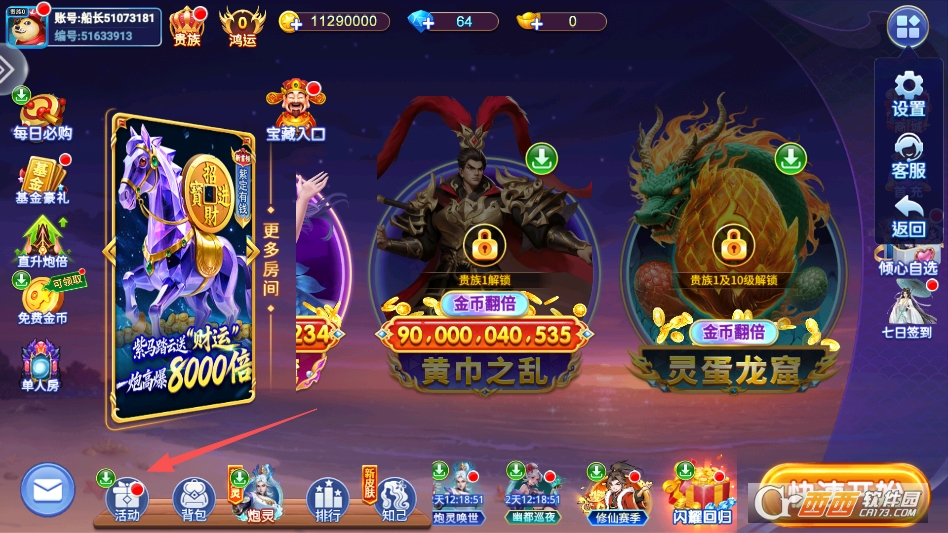Image resolution: width=948 pixels, height=533 pixels.
Task: Open the 设置 settings menu
Action: [x=908, y=92]
